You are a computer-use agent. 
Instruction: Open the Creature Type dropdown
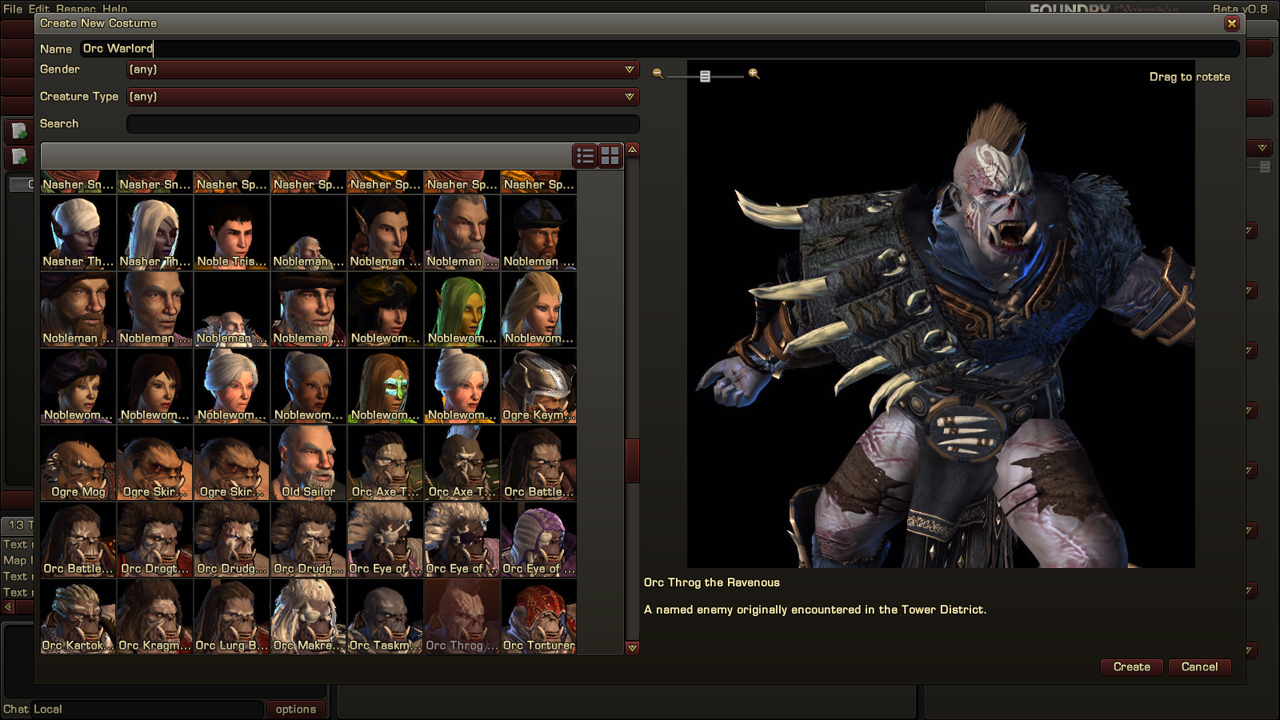(x=382, y=97)
